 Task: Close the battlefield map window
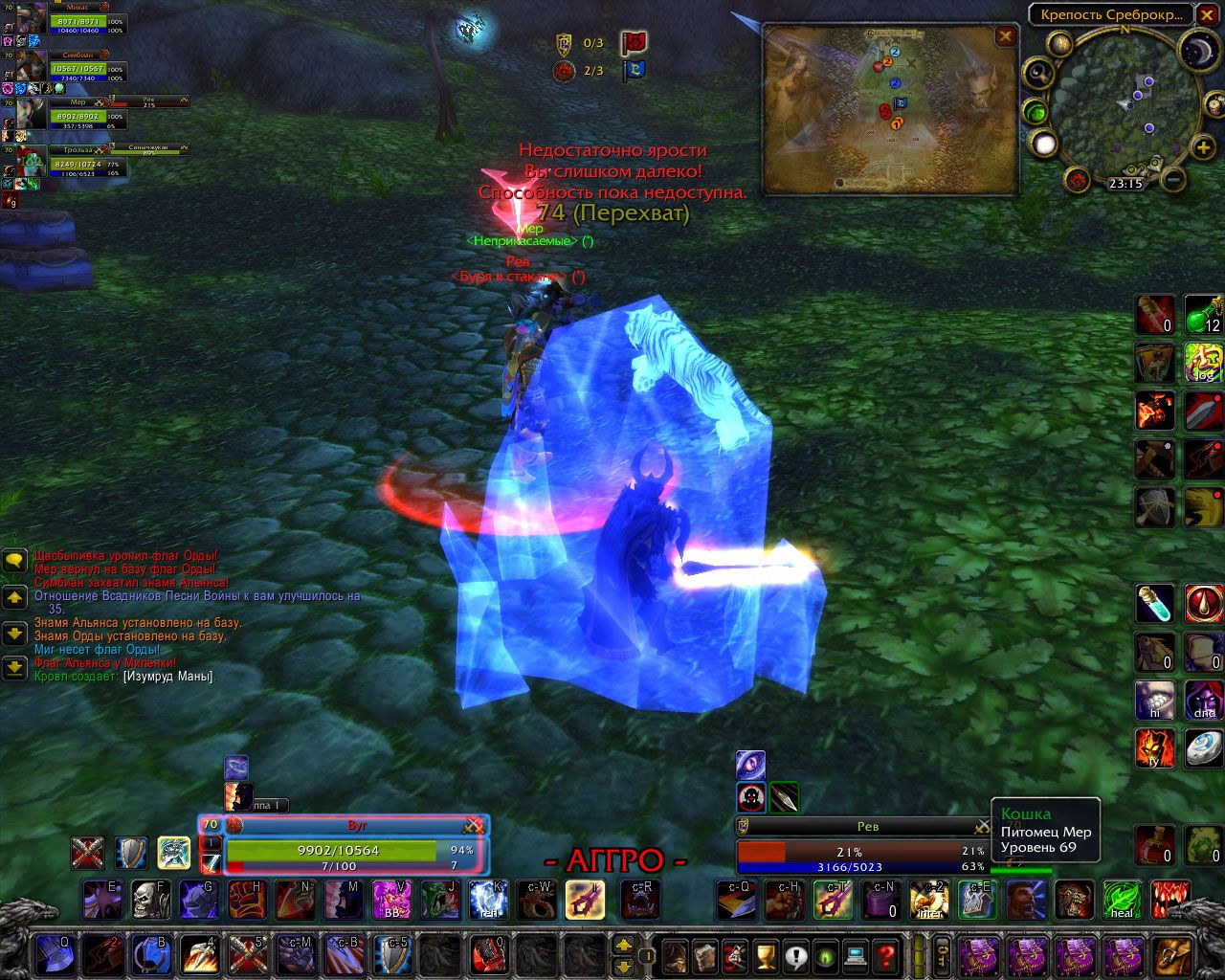coord(1005,36)
